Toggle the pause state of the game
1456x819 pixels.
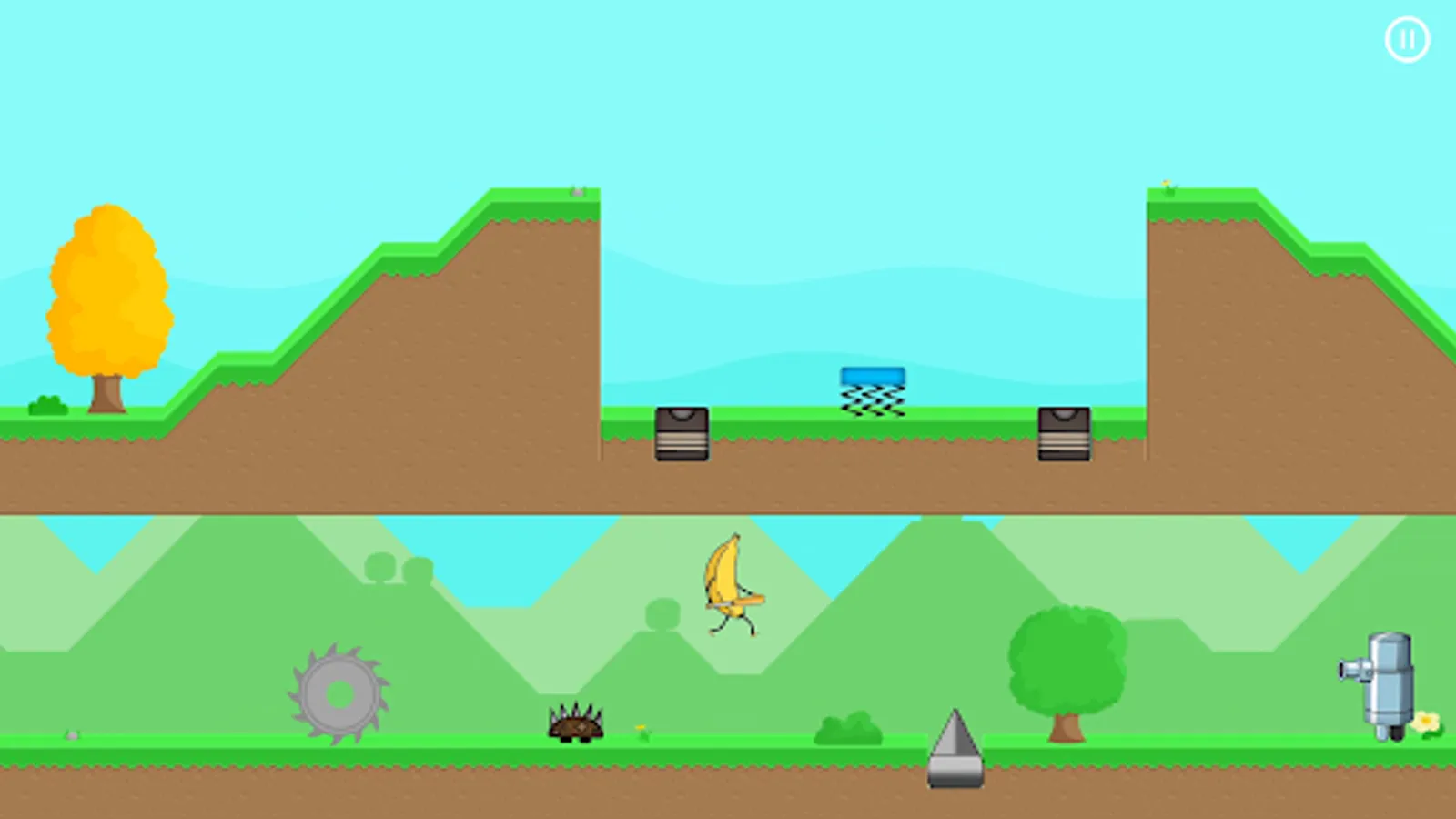[1407, 39]
